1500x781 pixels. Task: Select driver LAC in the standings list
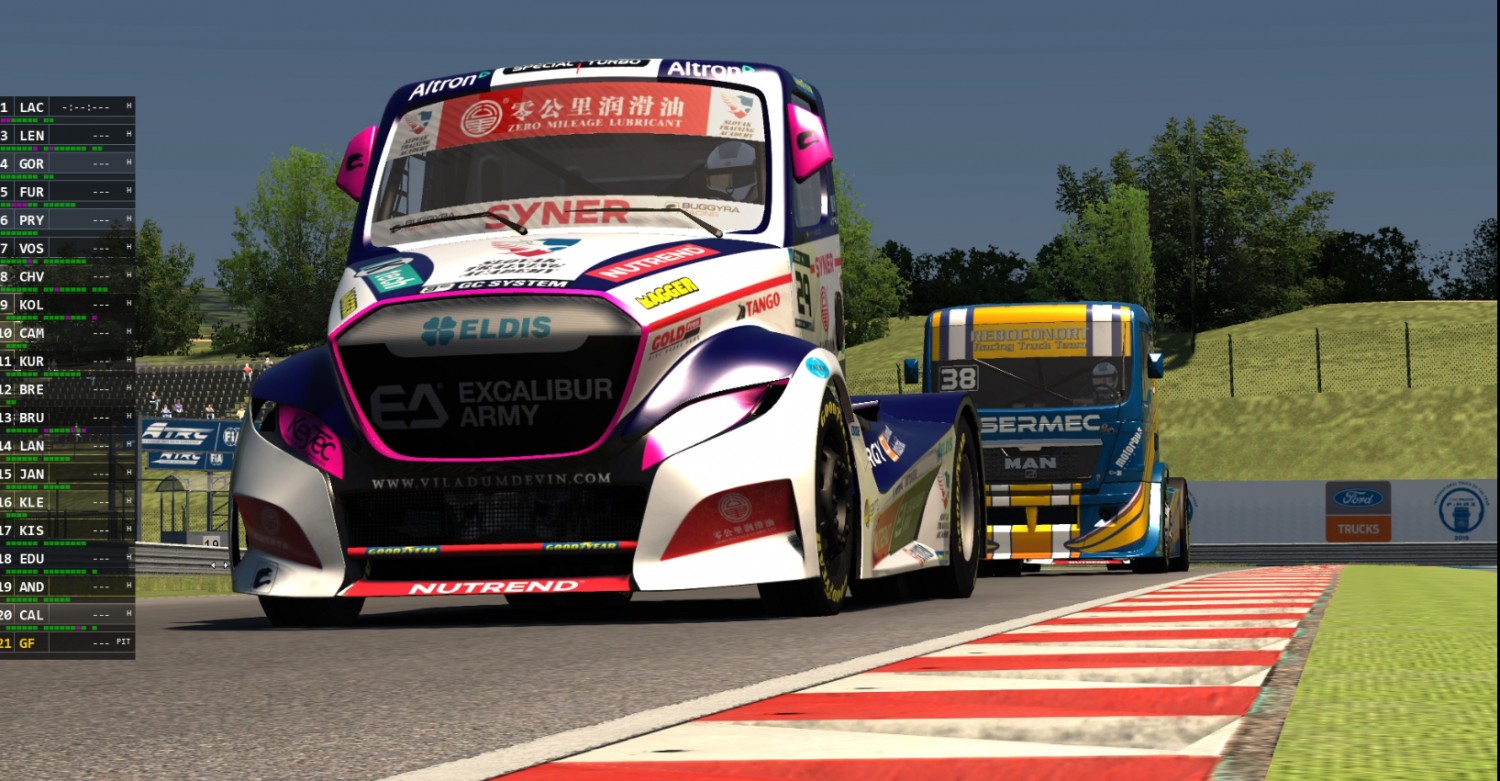66,107
